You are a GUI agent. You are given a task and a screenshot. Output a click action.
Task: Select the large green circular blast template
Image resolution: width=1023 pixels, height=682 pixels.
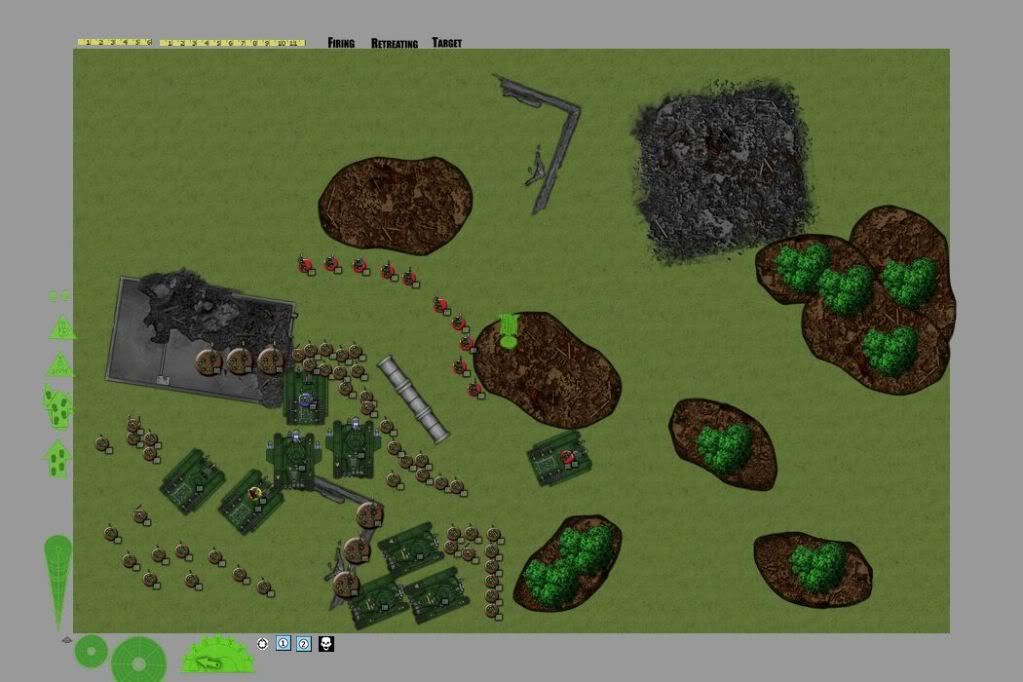tap(138, 659)
